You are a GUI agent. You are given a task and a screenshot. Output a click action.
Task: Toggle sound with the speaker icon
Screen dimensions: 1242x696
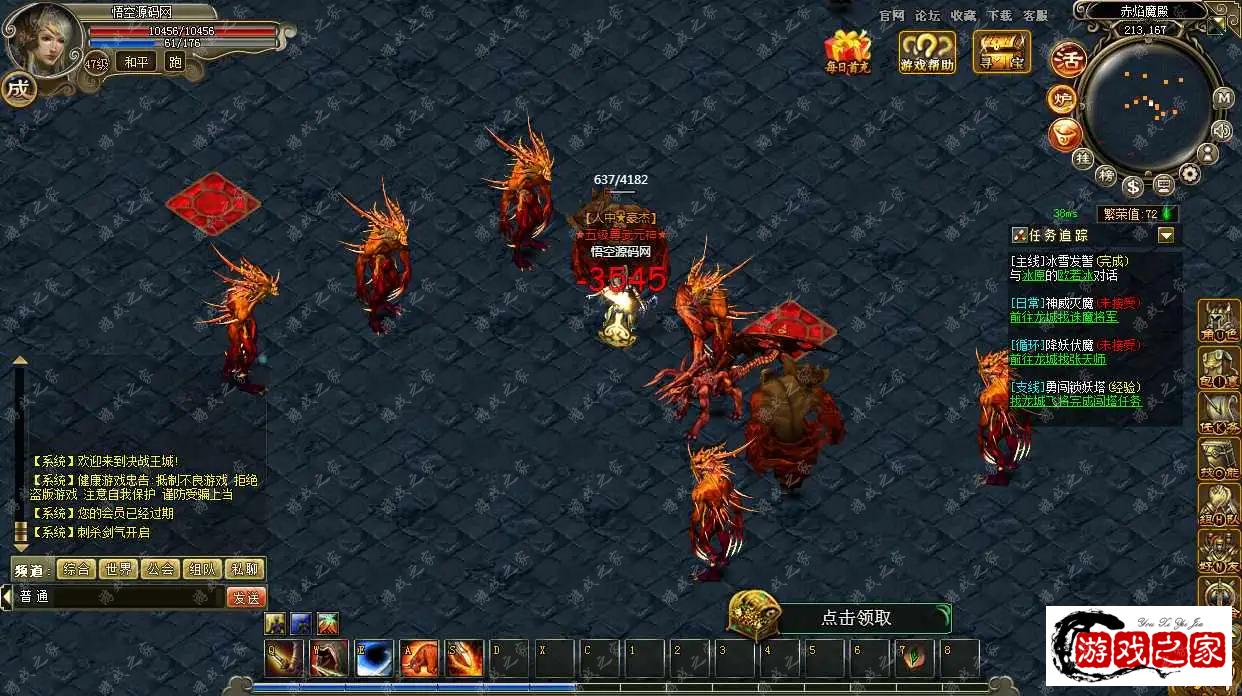tap(1221, 130)
